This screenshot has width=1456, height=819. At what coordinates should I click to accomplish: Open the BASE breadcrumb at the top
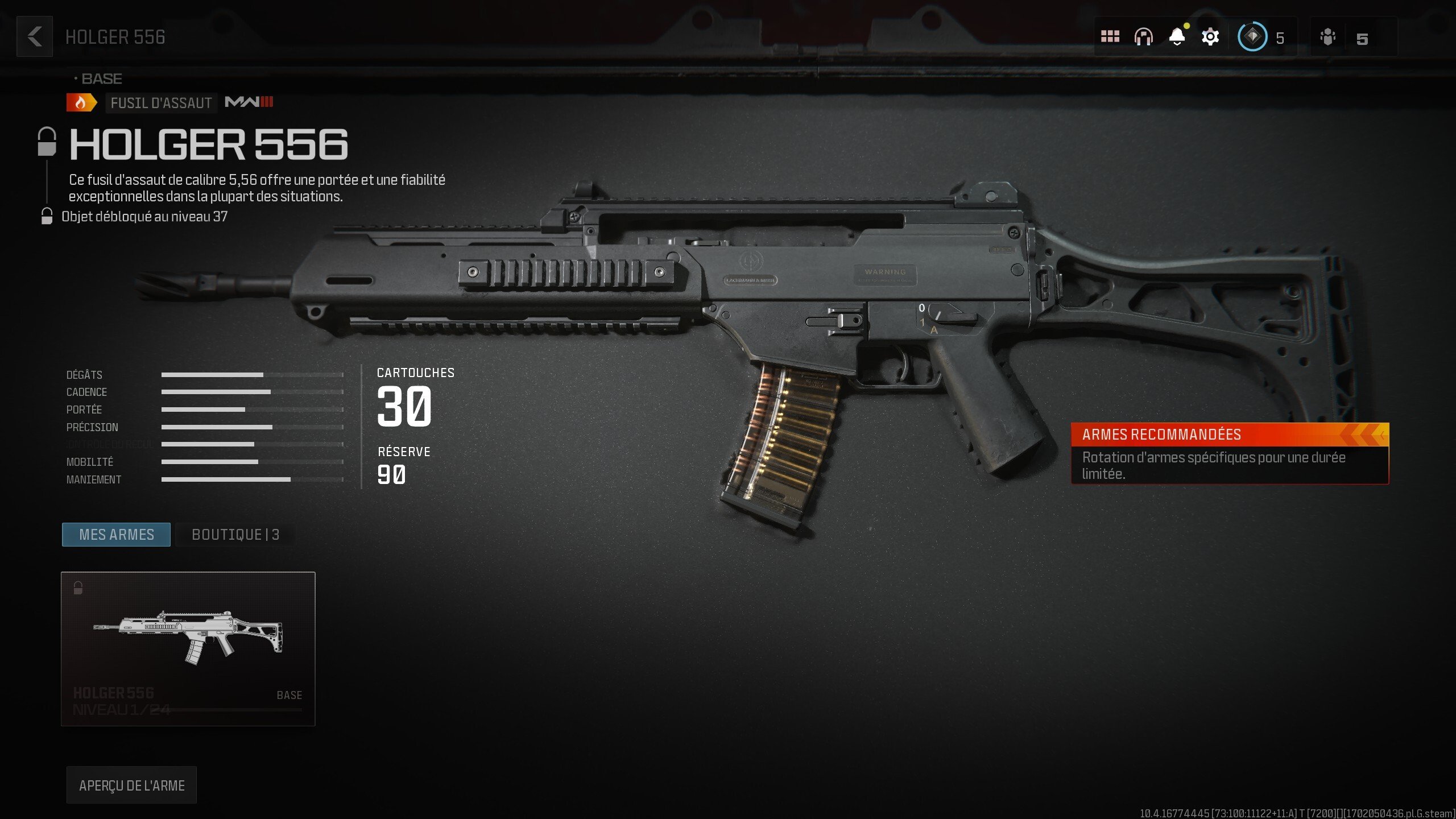[101, 78]
